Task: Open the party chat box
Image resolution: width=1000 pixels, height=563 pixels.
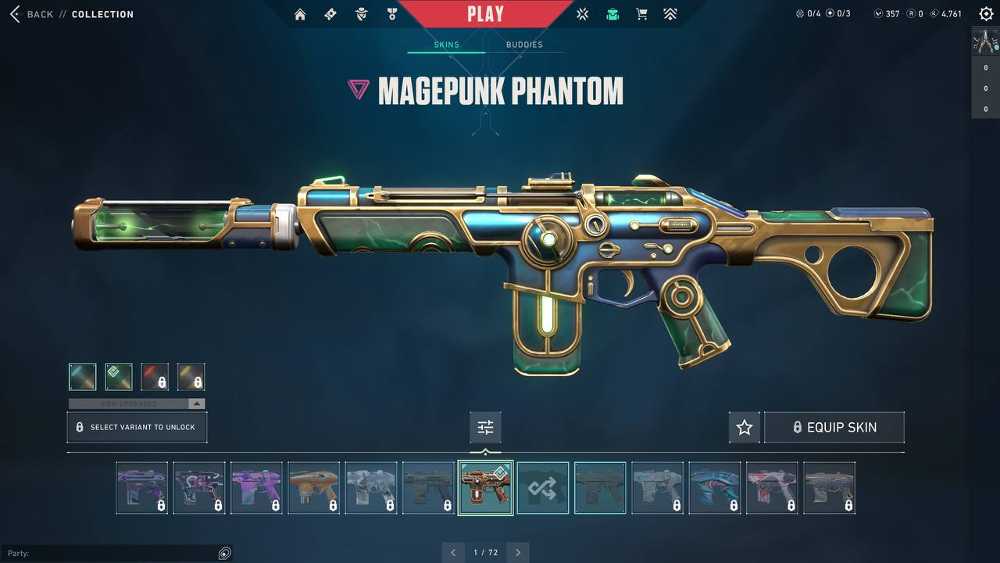Action: click(110, 553)
